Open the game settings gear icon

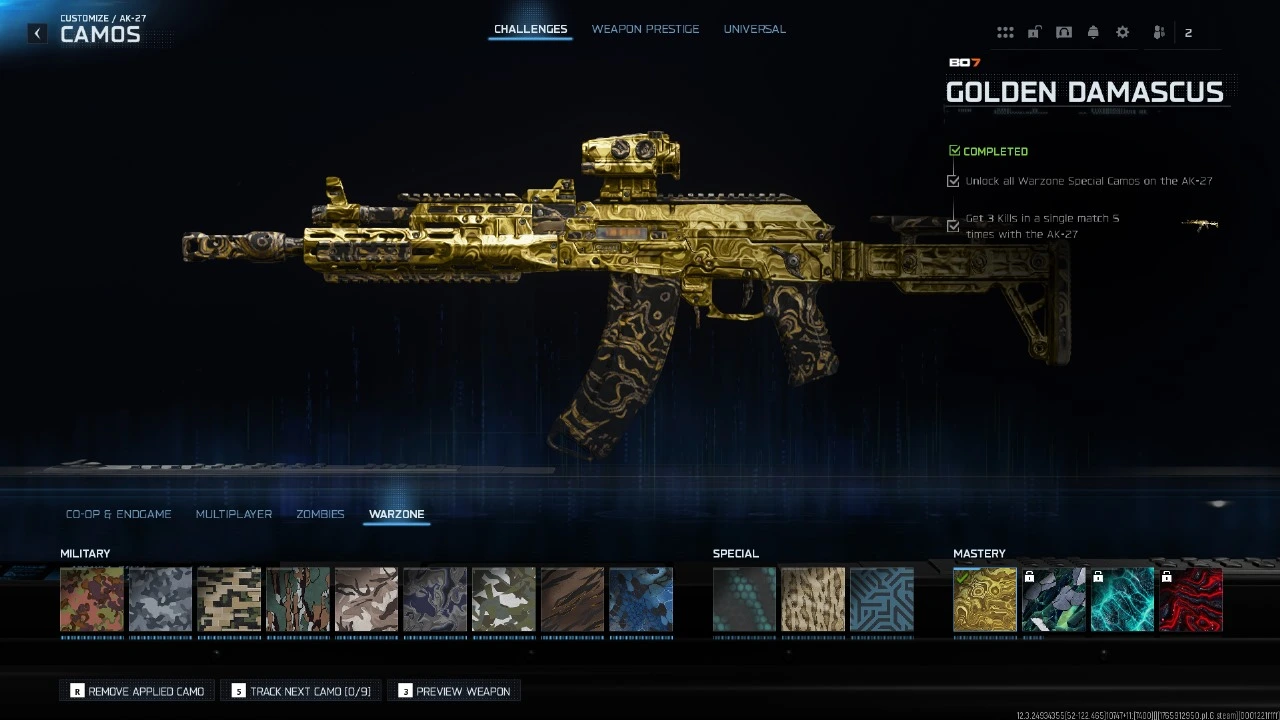point(1122,31)
